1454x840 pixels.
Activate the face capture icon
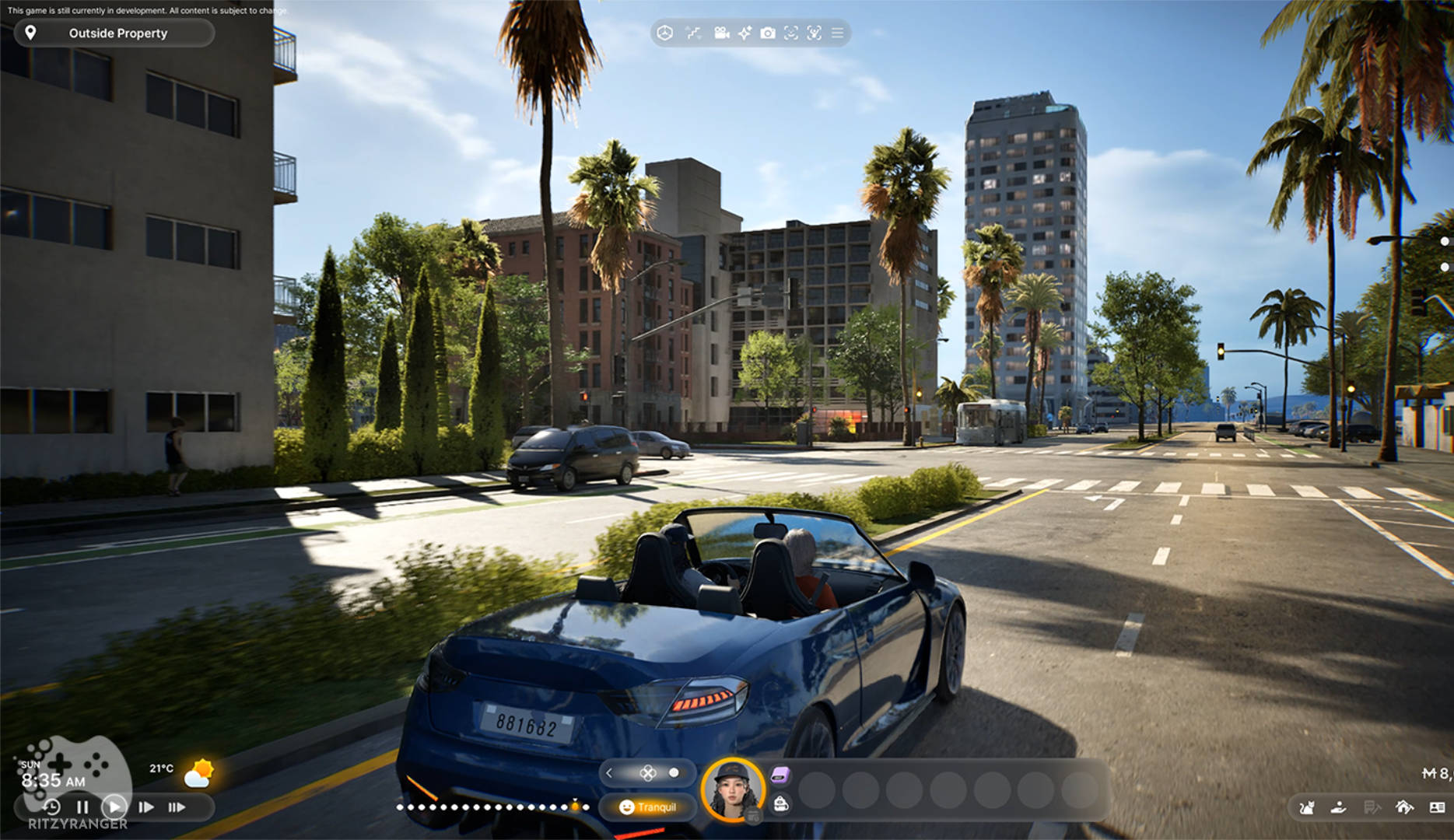791,33
